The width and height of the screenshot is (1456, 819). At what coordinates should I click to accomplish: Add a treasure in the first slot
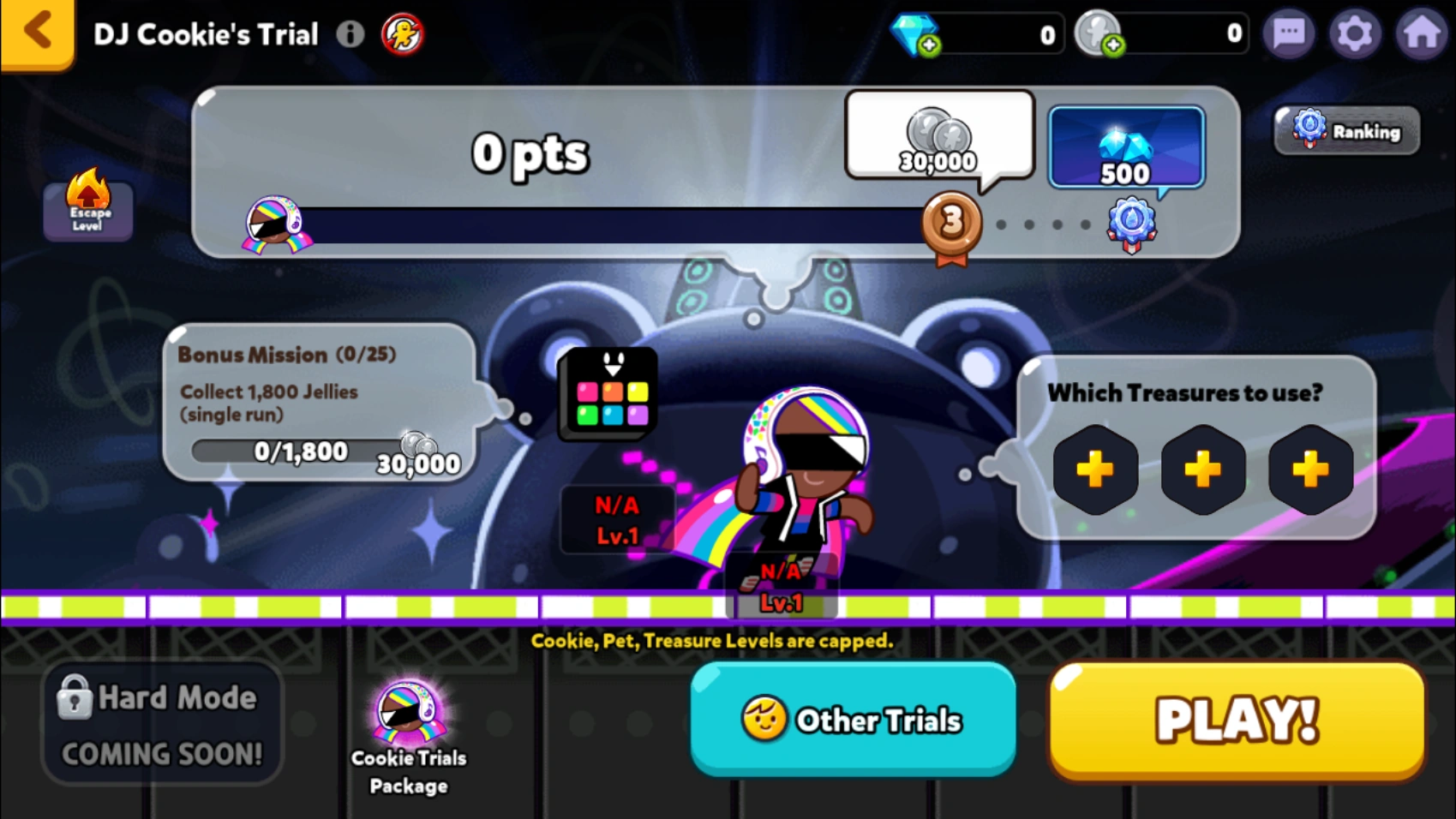pos(1095,470)
